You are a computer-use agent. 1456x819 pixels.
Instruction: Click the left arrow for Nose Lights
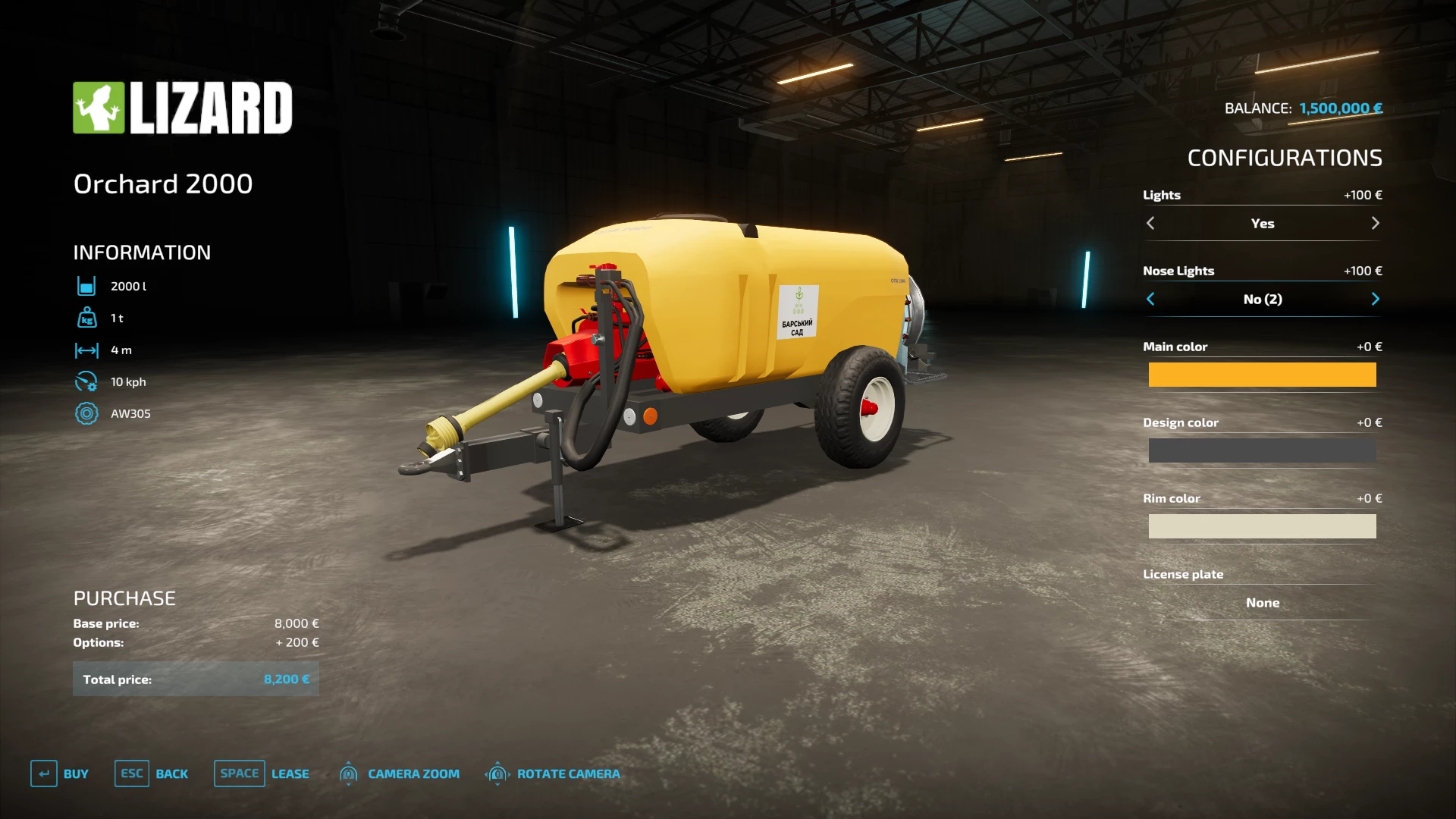click(x=1150, y=299)
